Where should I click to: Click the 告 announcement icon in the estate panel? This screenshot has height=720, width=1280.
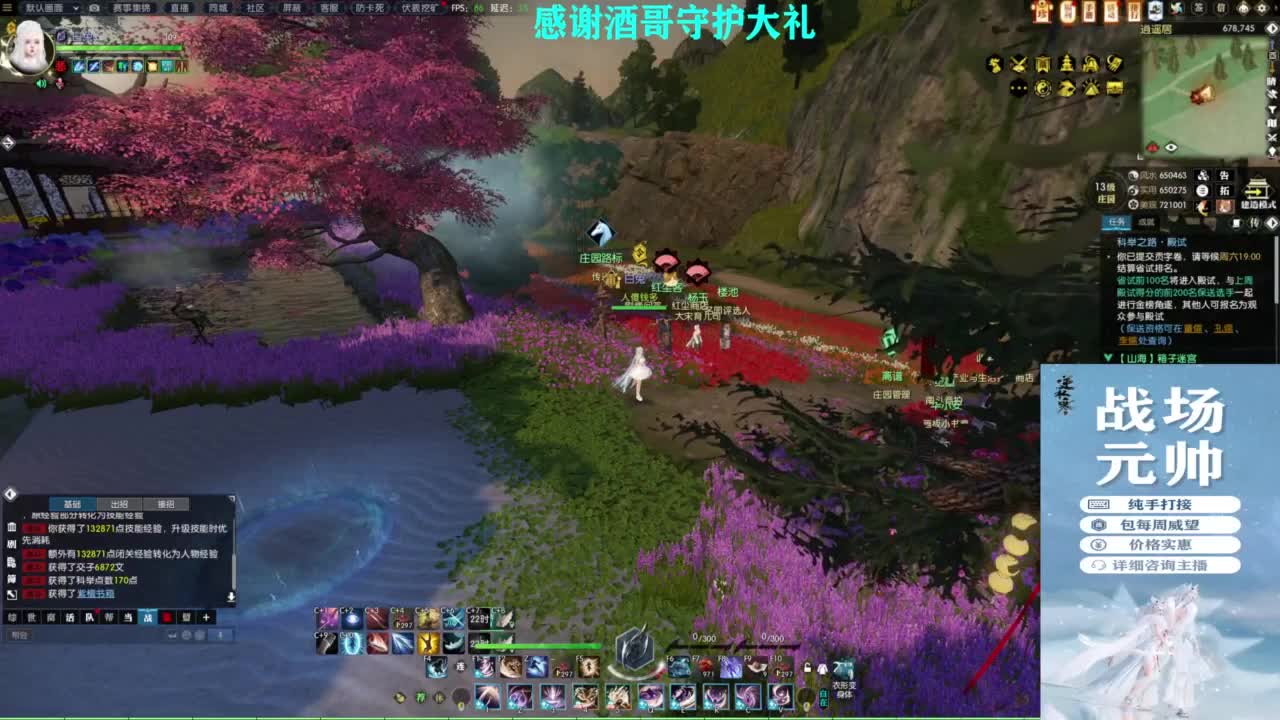pyautogui.click(x=1224, y=176)
